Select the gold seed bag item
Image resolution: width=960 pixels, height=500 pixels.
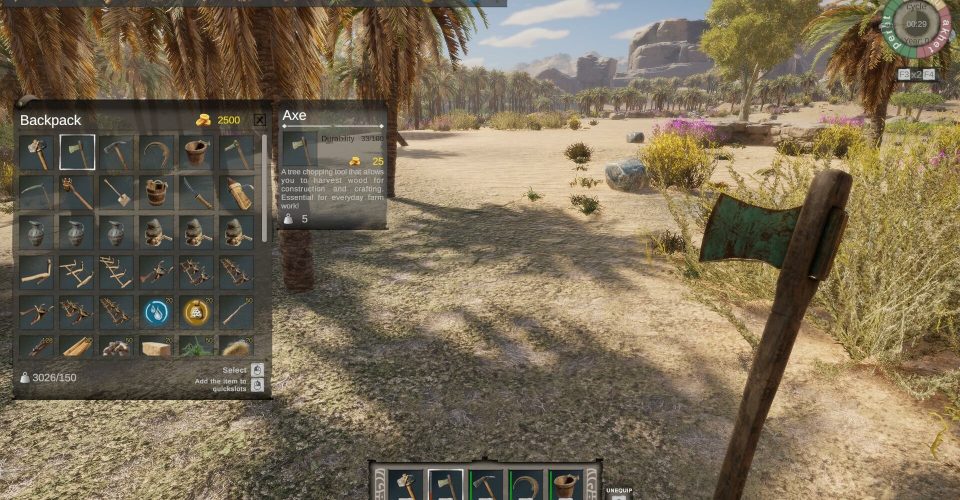tap(197, 312)
